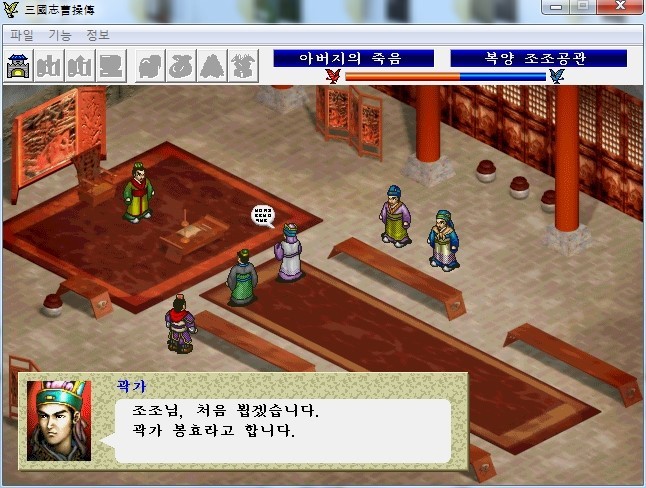Open the 기능 menu

click(59, 35)
